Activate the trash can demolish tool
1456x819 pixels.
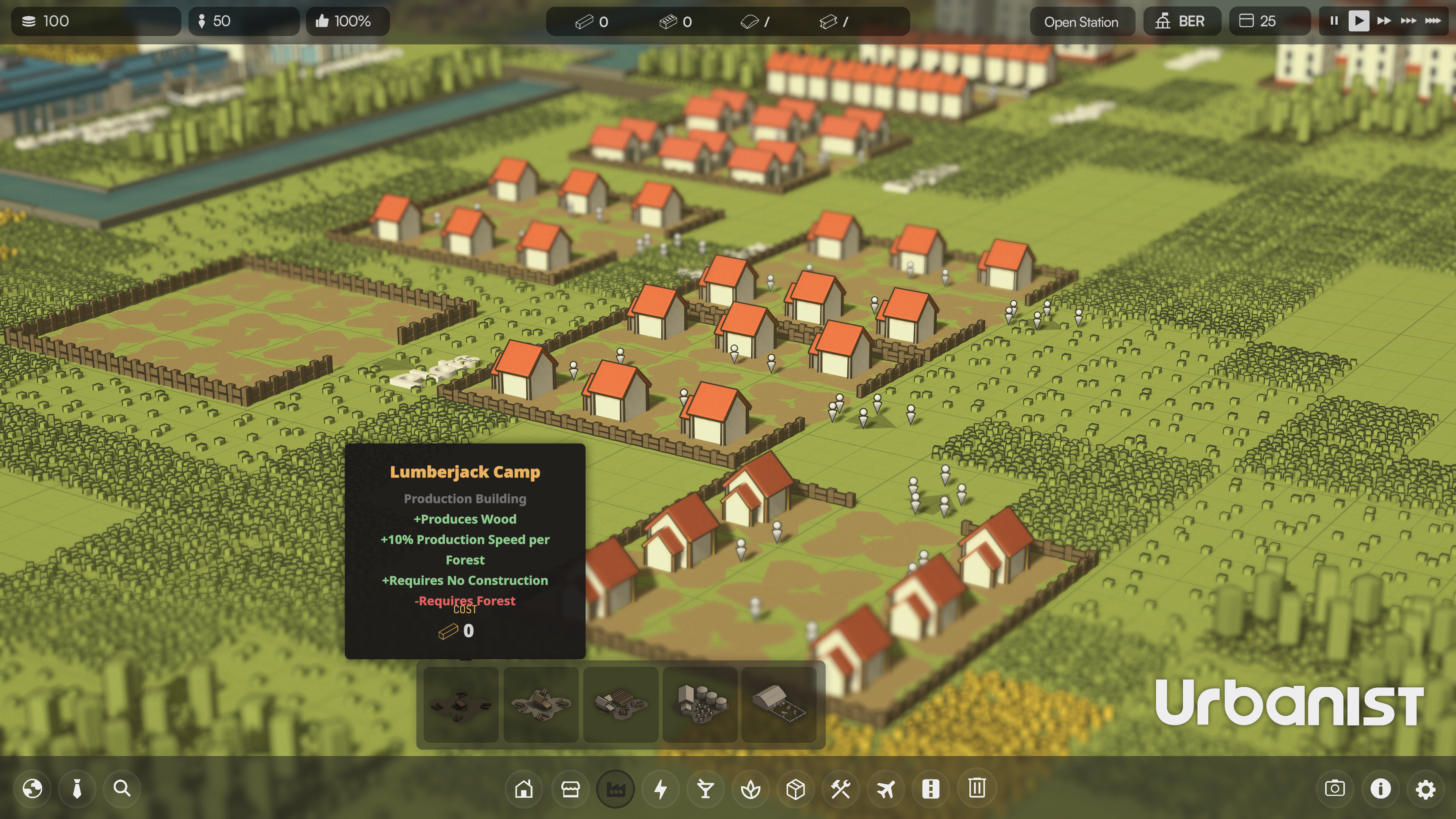coord(977,789)
